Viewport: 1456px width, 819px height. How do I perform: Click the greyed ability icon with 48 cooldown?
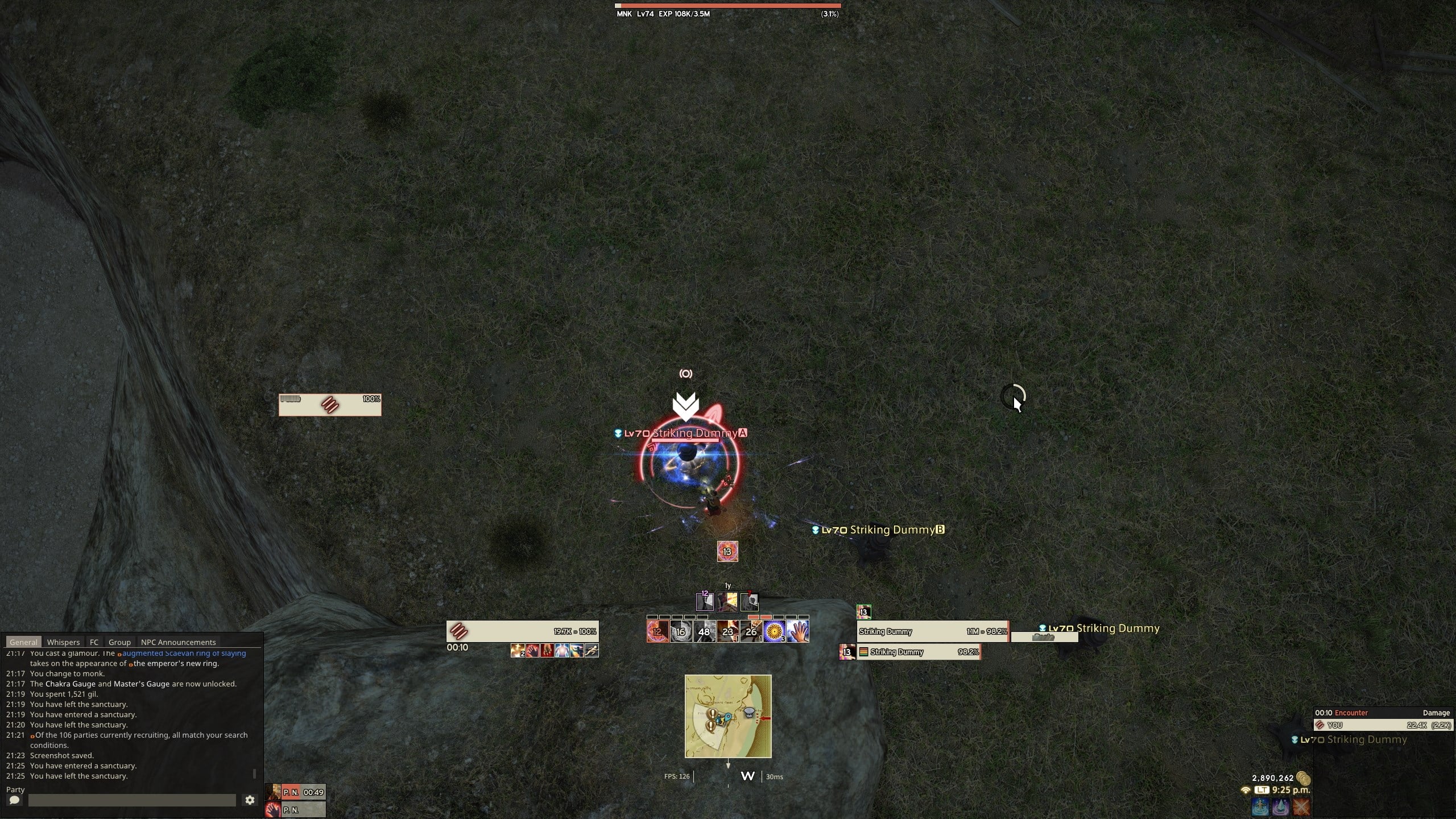pos(703,631)
